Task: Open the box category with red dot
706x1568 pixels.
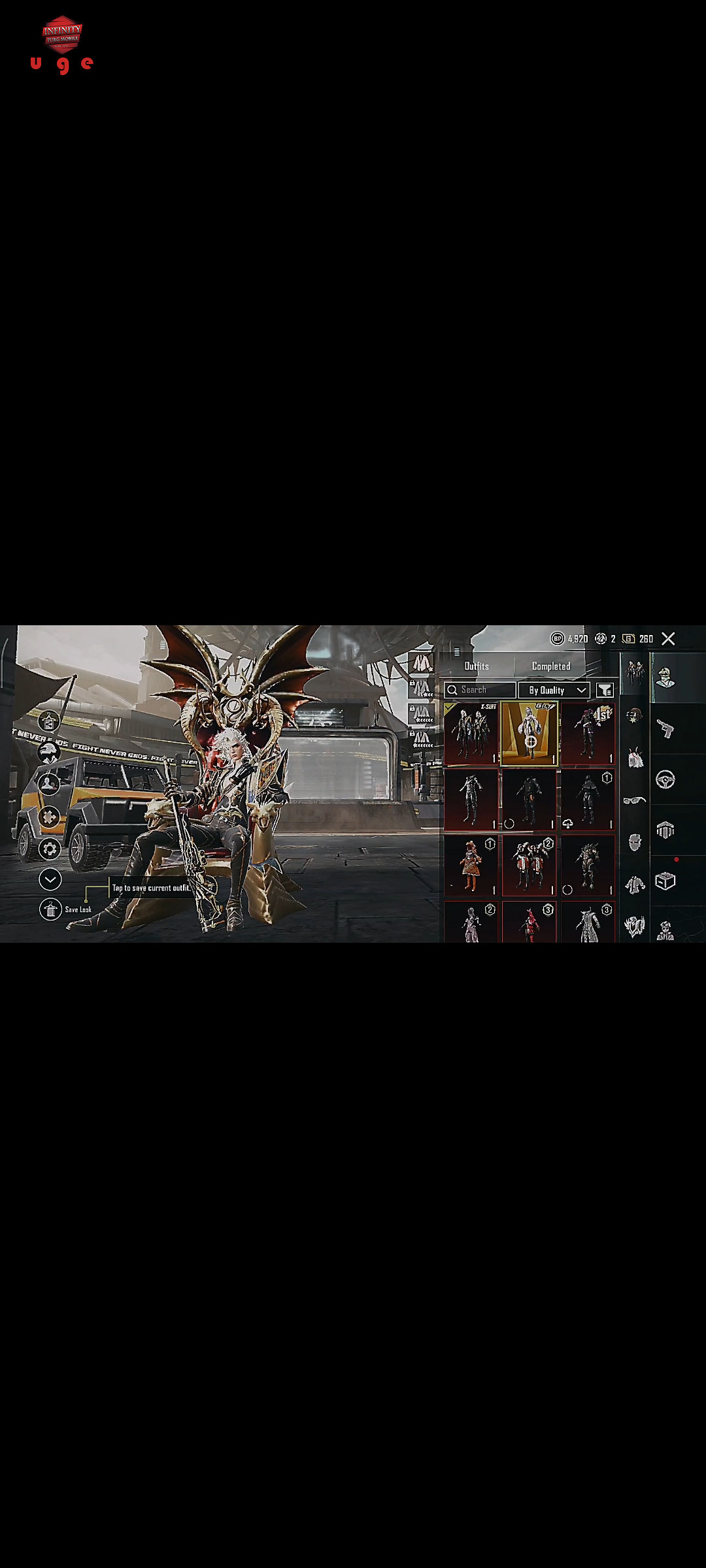Action: click(665, 881)
